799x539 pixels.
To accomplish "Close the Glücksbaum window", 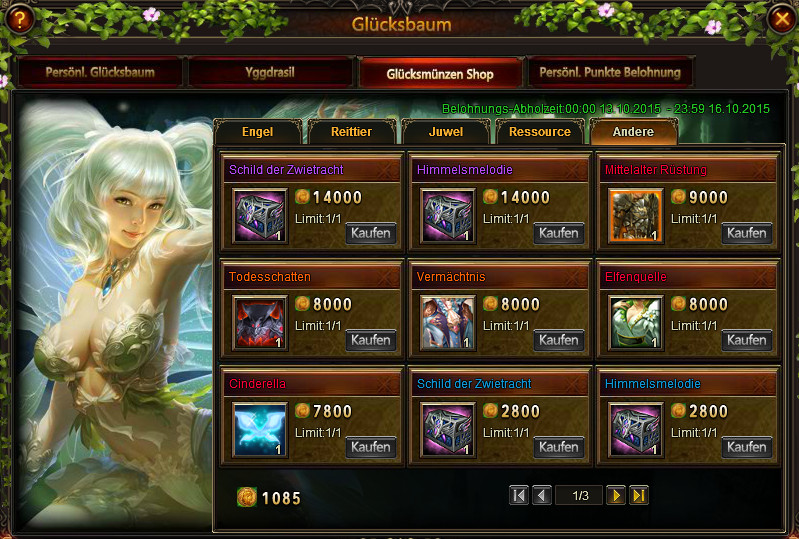I will tap(779, 19).
